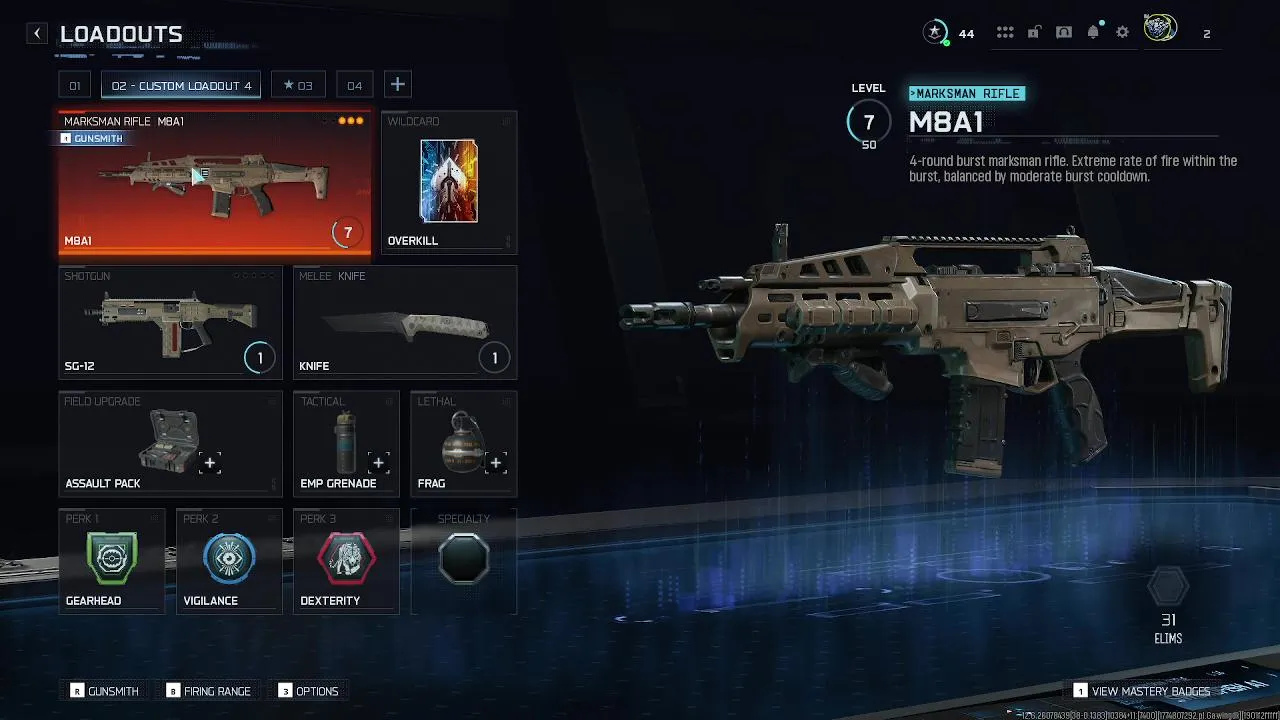Open the Assault Pack field upgrade slot
1280x720 pixels.
coord(170,443)
